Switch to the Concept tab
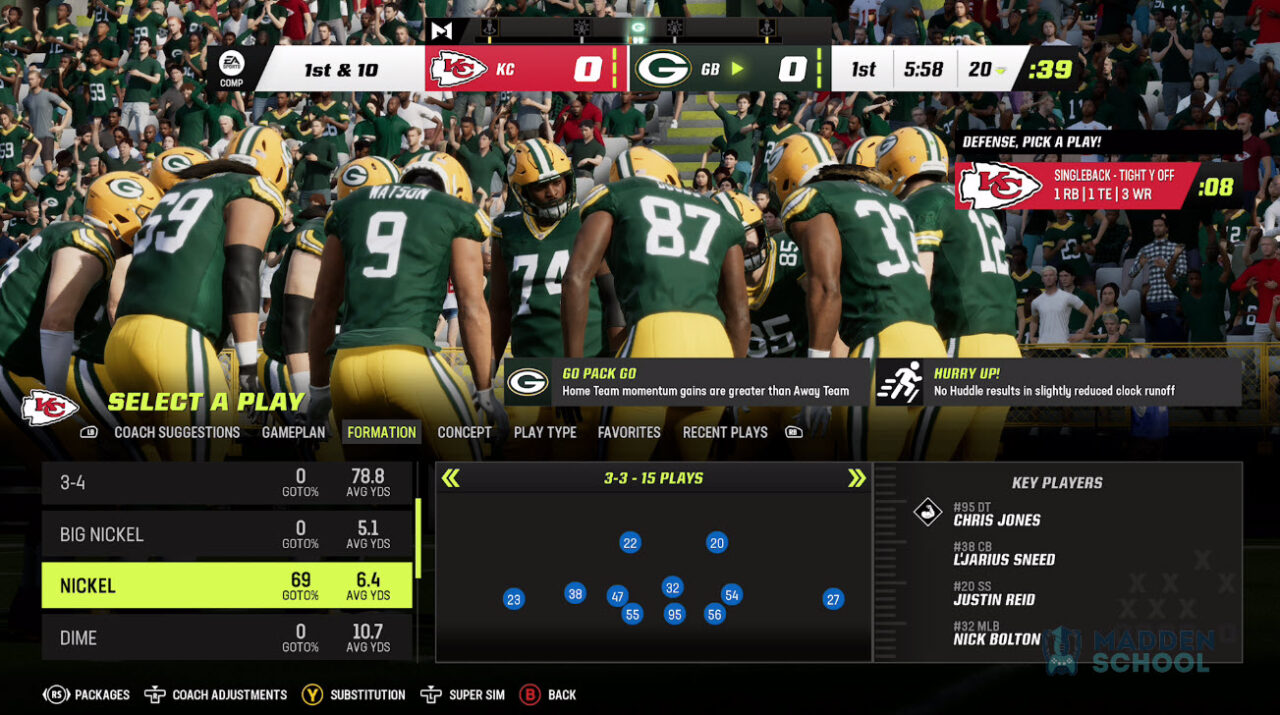Screen dimensions: 1280x715 (x=464, y=432)
